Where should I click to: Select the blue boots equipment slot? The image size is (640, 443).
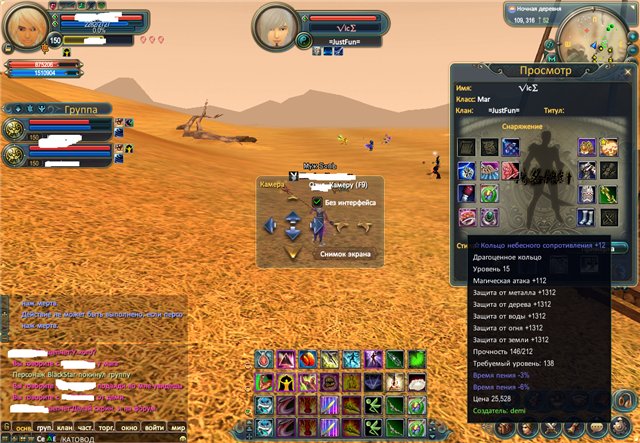[587, 216]
